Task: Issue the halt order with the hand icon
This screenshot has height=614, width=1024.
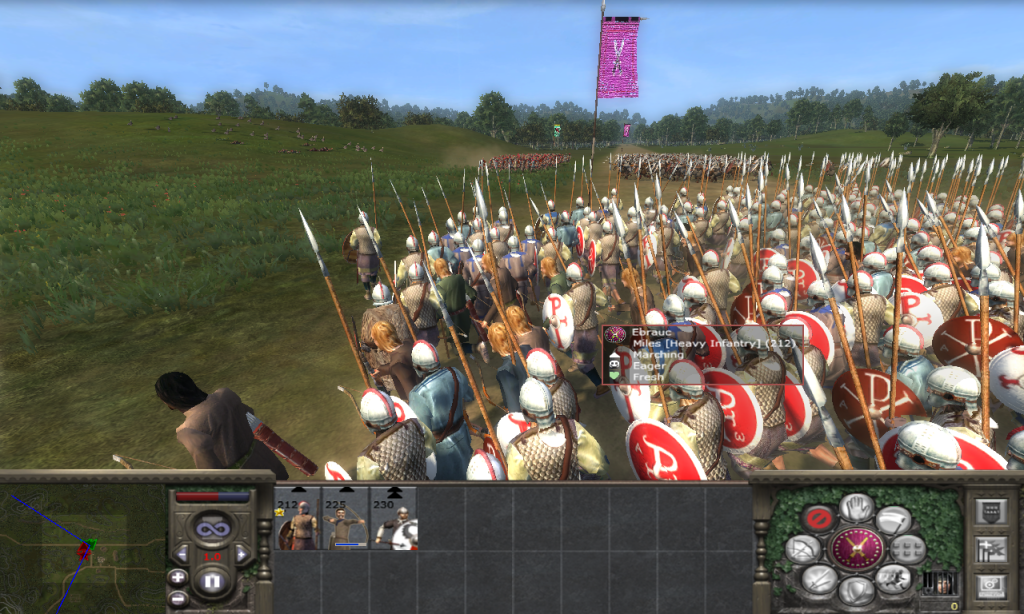Action: click(856, 507)
